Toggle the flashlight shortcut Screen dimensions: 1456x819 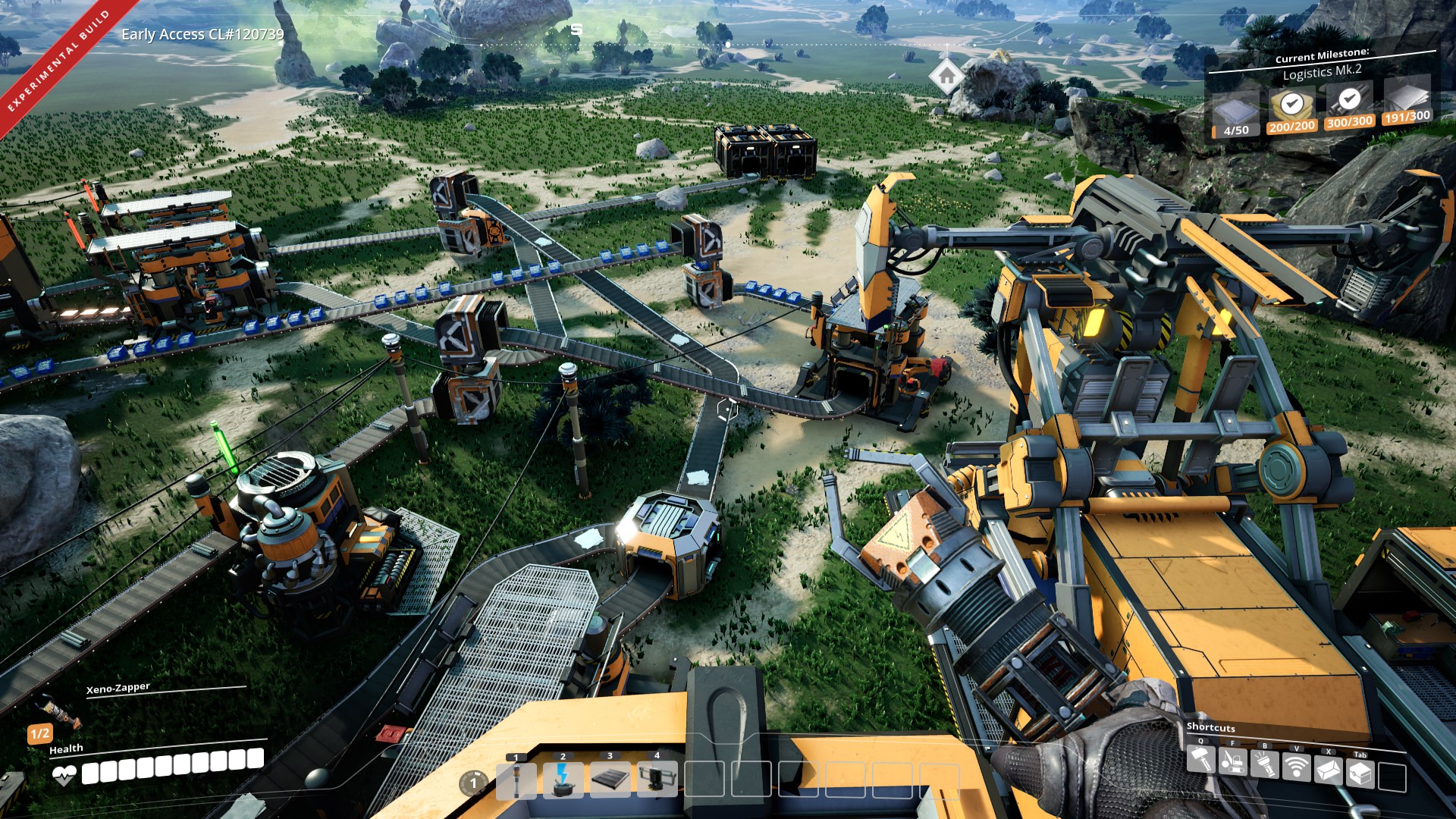1264,764
